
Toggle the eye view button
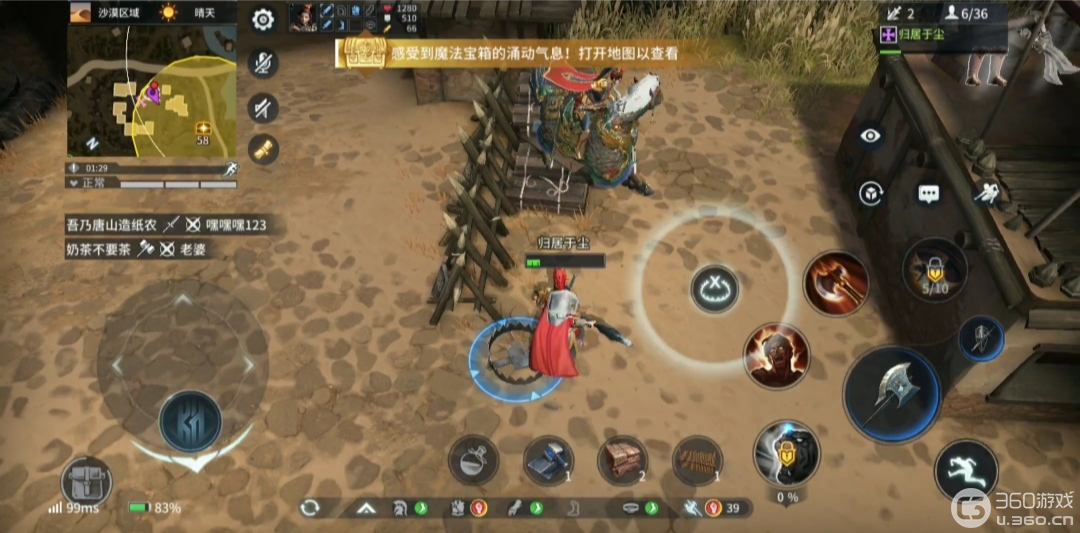click(871, 137)
